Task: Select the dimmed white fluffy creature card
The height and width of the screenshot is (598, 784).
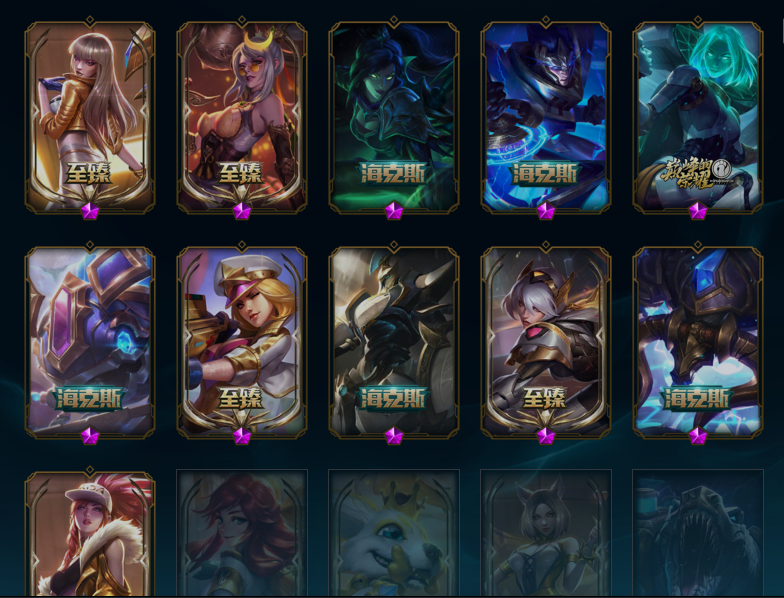Action: (394, 535)
